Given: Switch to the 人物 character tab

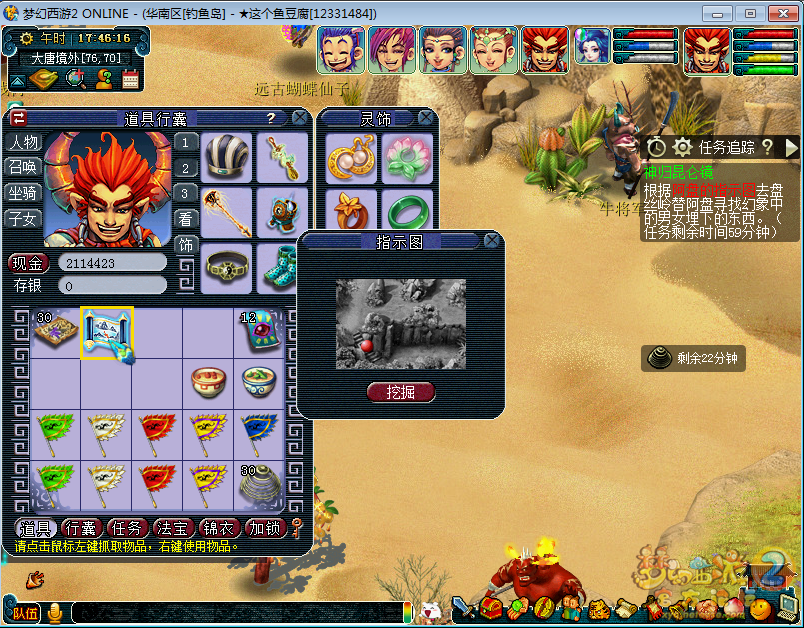Looking at the screenshot, I should coord(23,142).
